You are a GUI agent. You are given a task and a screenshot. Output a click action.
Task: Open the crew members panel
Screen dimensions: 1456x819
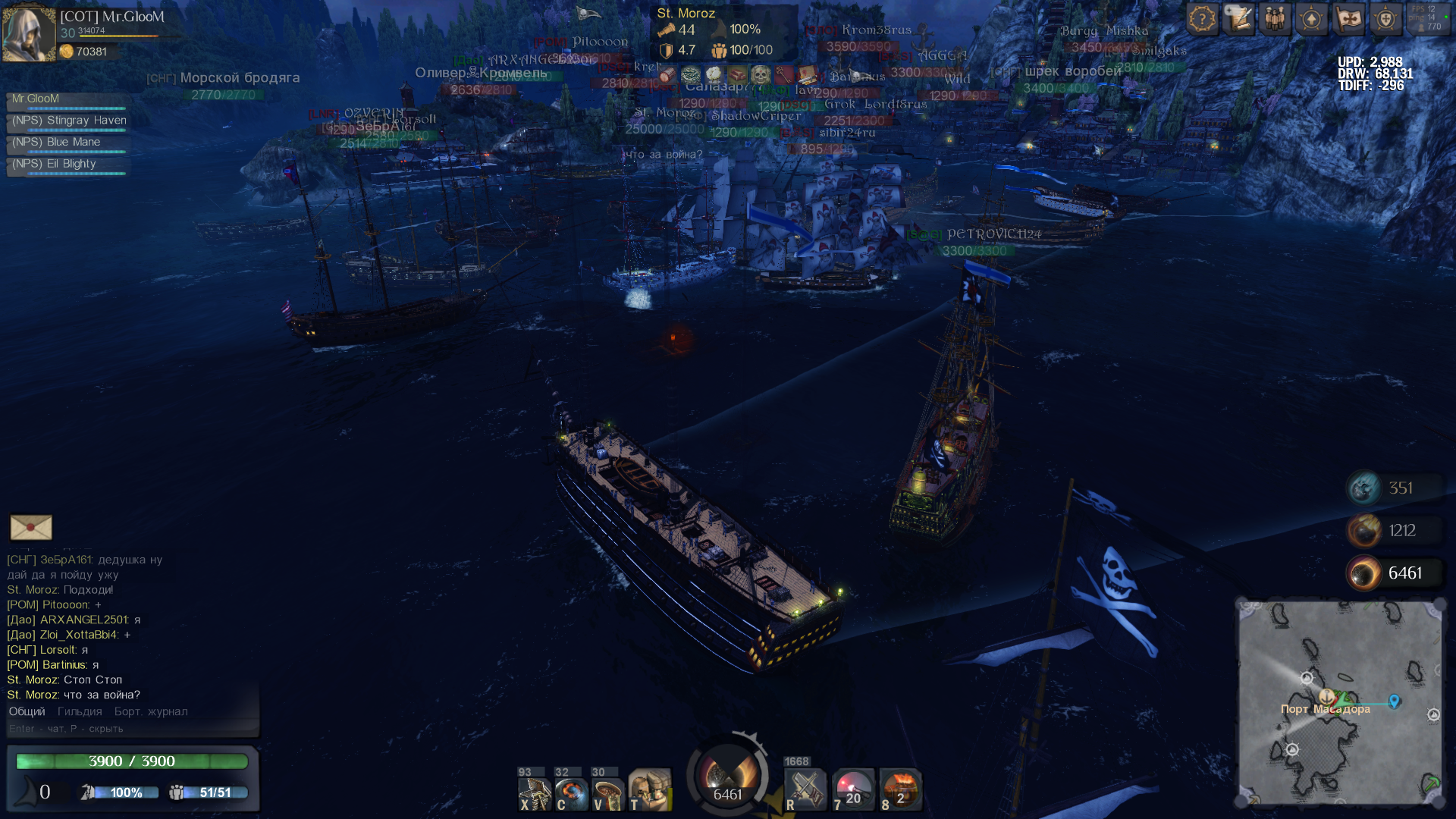[x=1276, y=19]
